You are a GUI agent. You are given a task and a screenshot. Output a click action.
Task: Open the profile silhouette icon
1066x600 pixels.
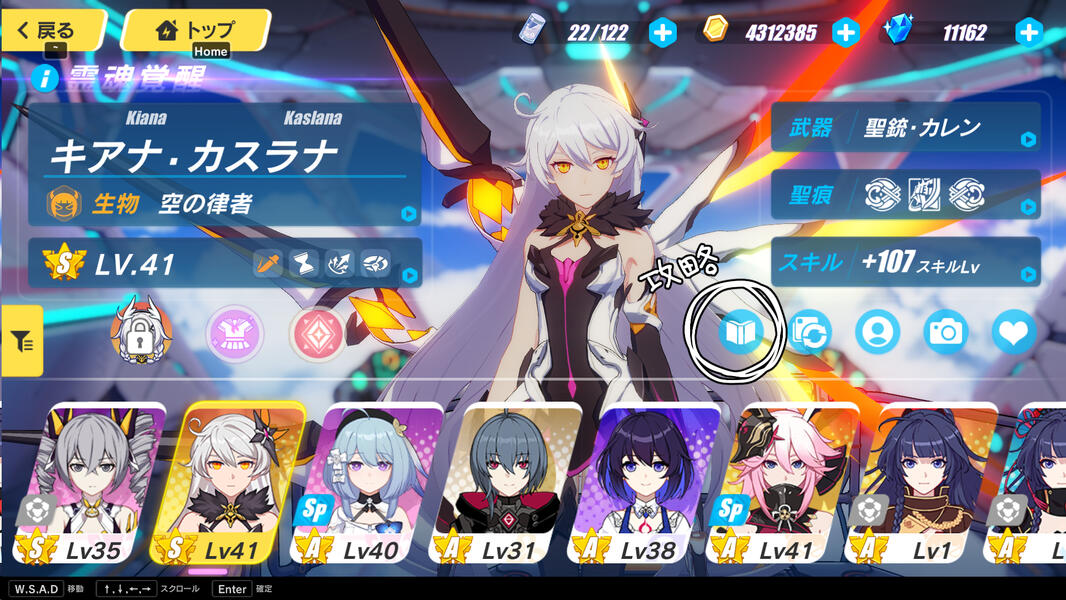point(877,332)
